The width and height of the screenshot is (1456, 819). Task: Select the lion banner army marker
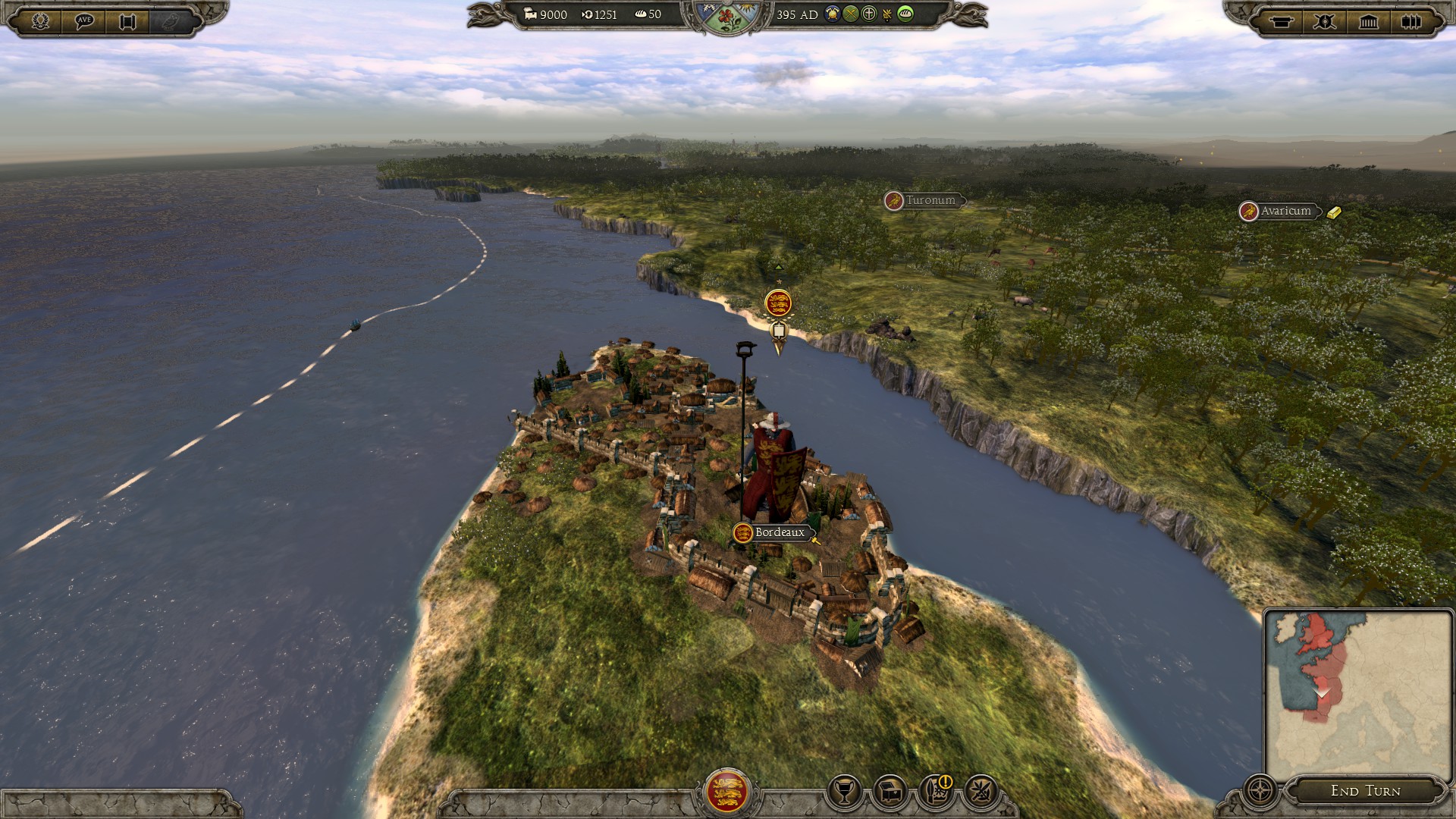(778, 304)
